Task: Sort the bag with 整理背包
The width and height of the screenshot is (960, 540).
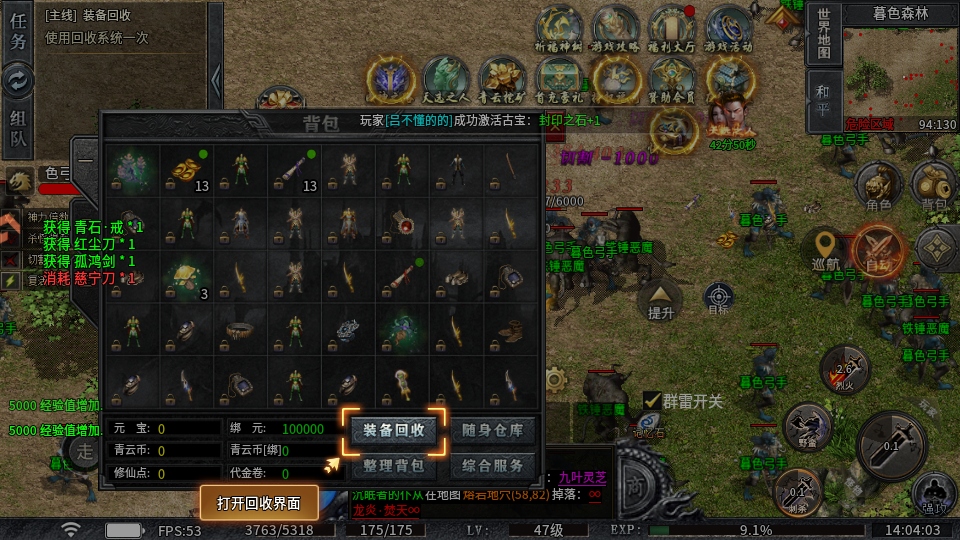Action: pyautogui.click(x=393, y=466)
